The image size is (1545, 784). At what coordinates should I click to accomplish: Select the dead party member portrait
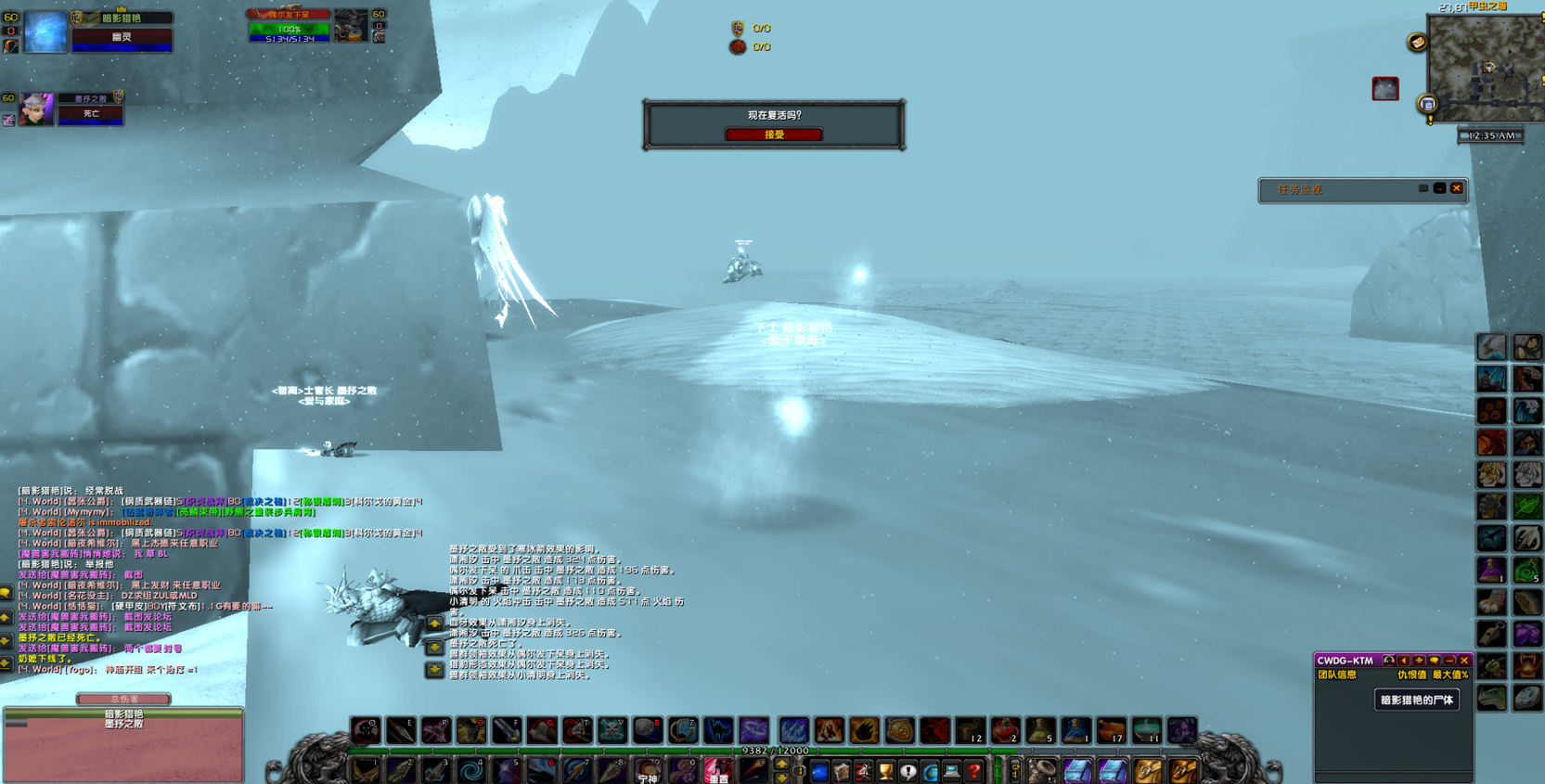click(x=36, y=110)
